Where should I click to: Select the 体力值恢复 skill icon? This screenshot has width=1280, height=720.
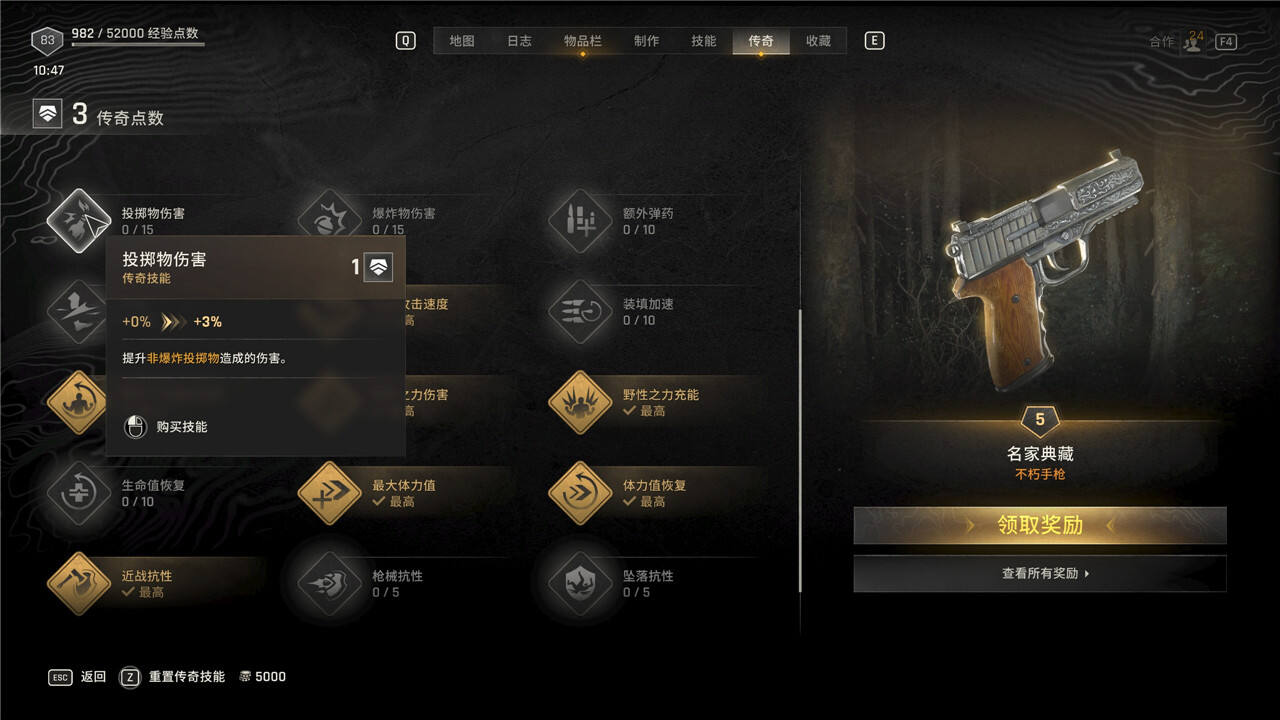pos(580,493)
